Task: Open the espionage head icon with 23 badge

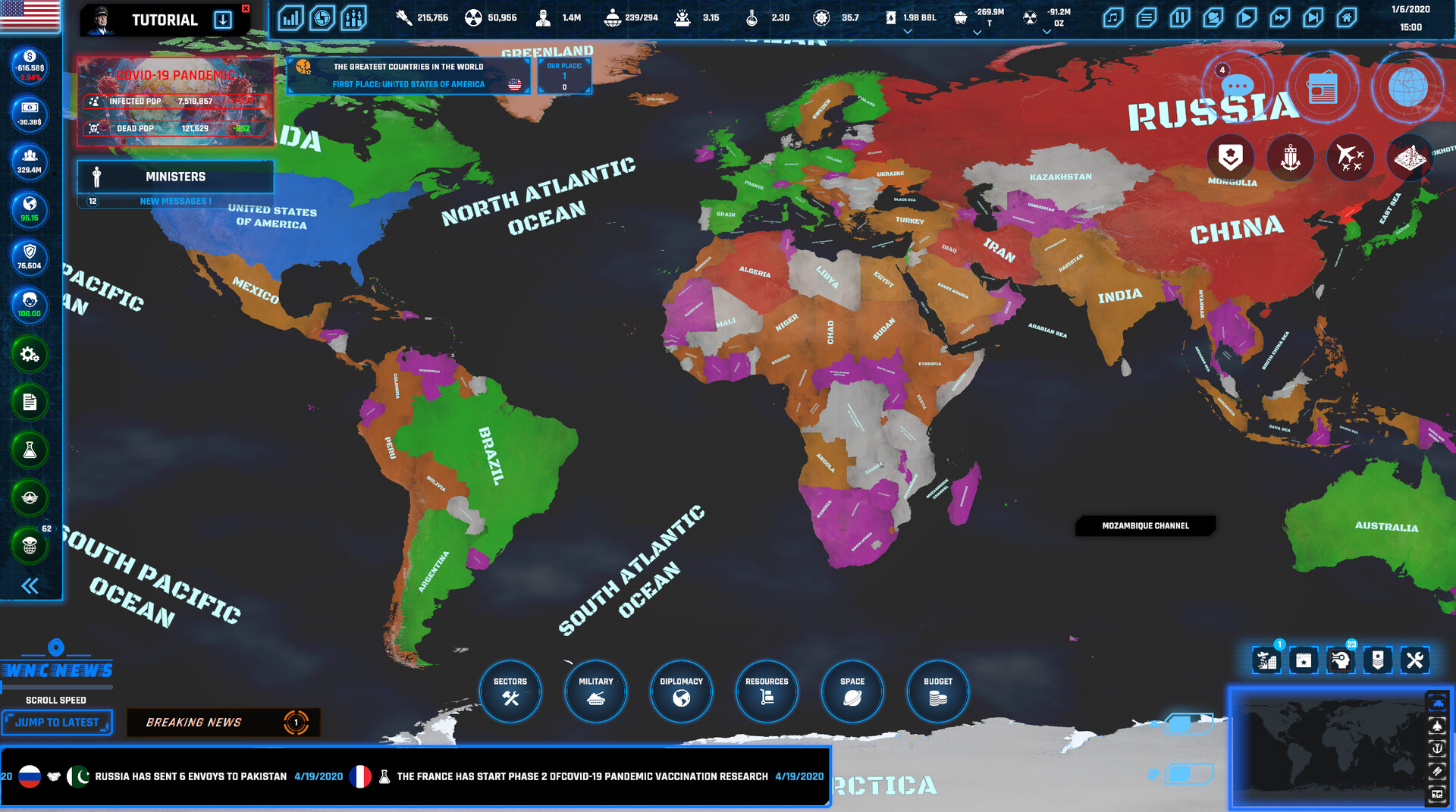Action: pyautogui.click(x=1341, y=660)
